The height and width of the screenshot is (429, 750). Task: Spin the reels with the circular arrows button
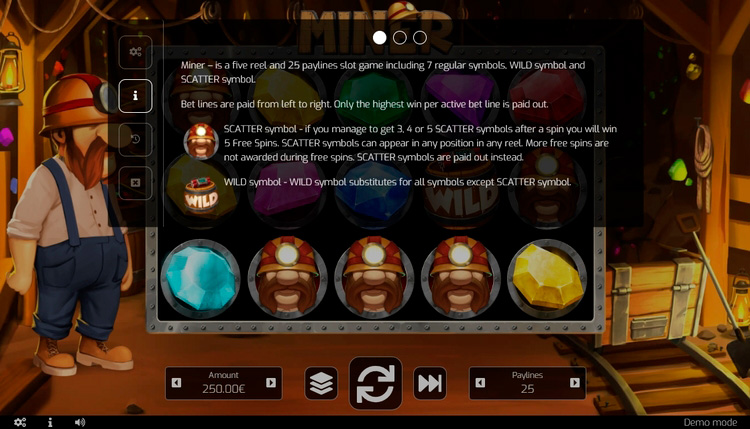(x=375, y=384)
